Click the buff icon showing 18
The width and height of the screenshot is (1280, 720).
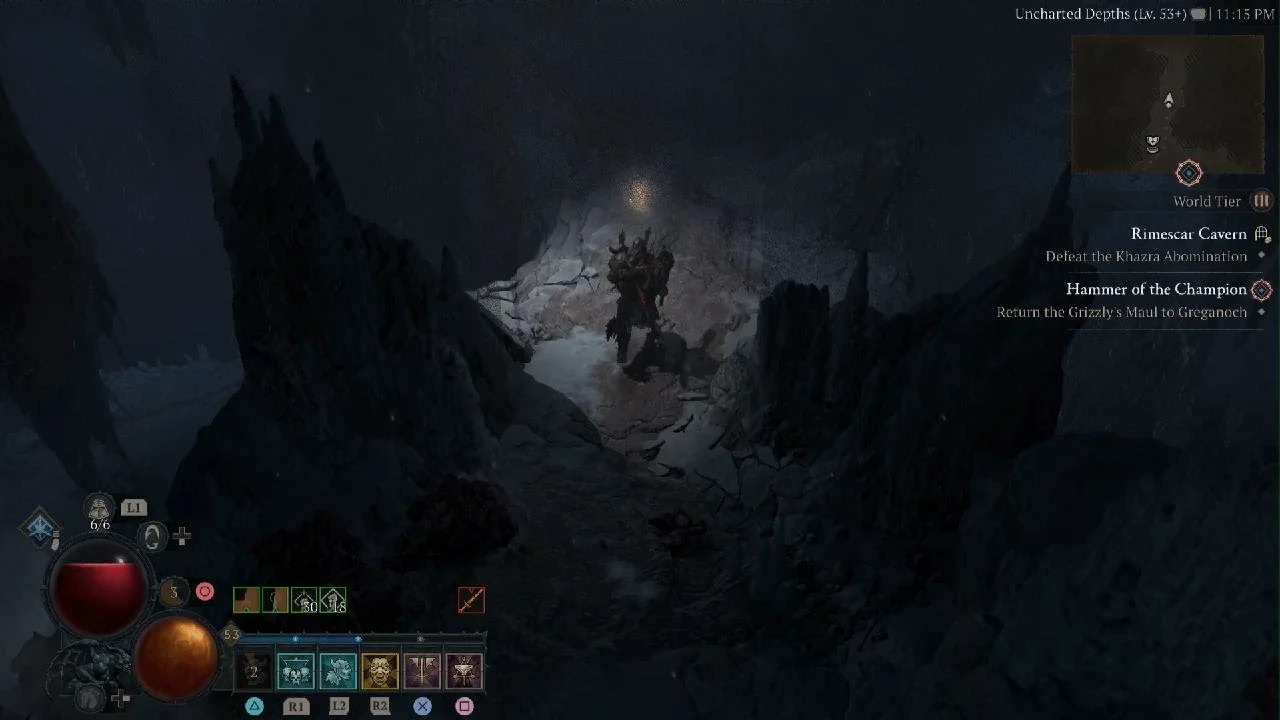pos(333,600)
